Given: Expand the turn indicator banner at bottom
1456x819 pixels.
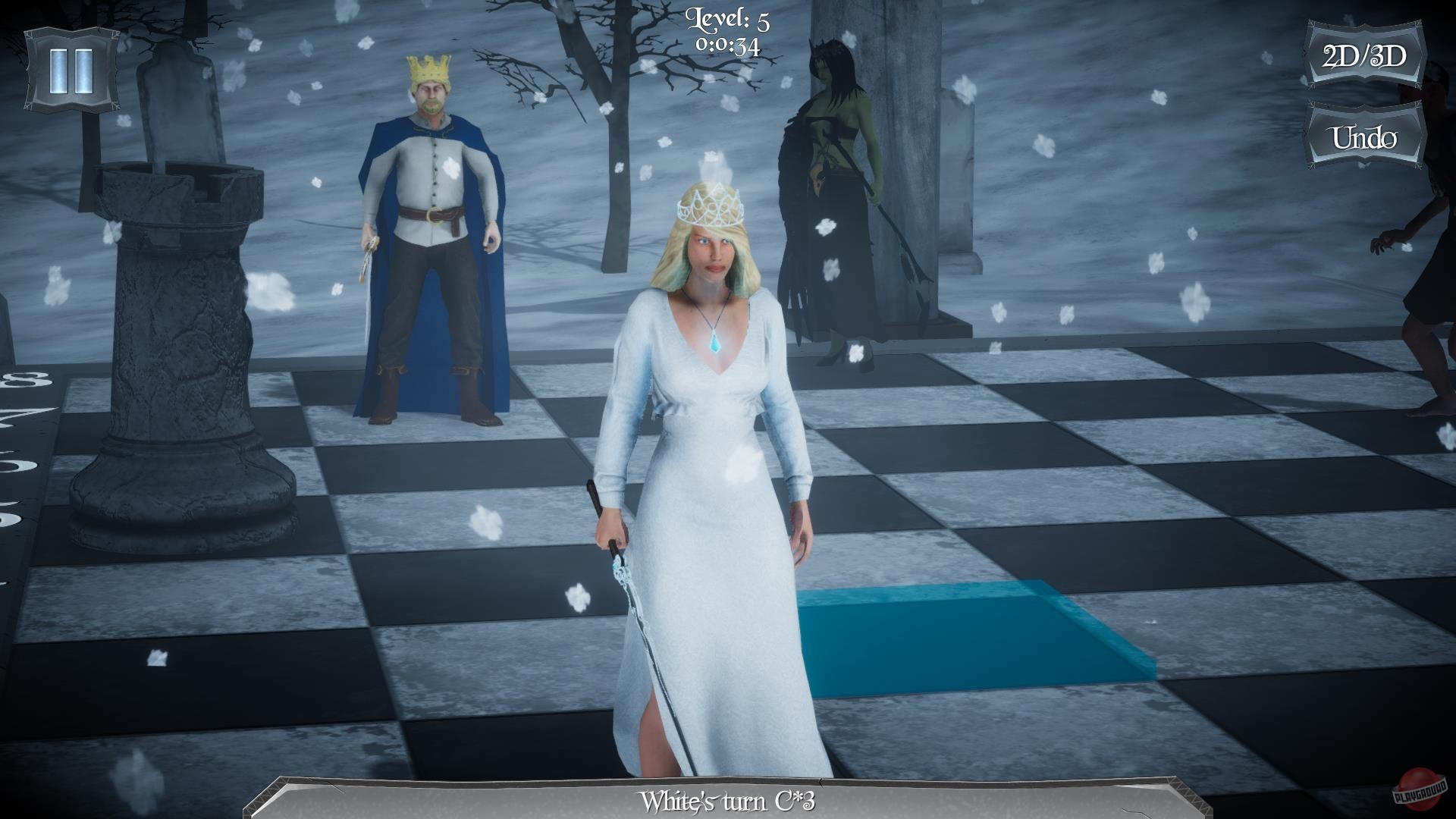Looking at the screenshot, I should click(728, 798).
